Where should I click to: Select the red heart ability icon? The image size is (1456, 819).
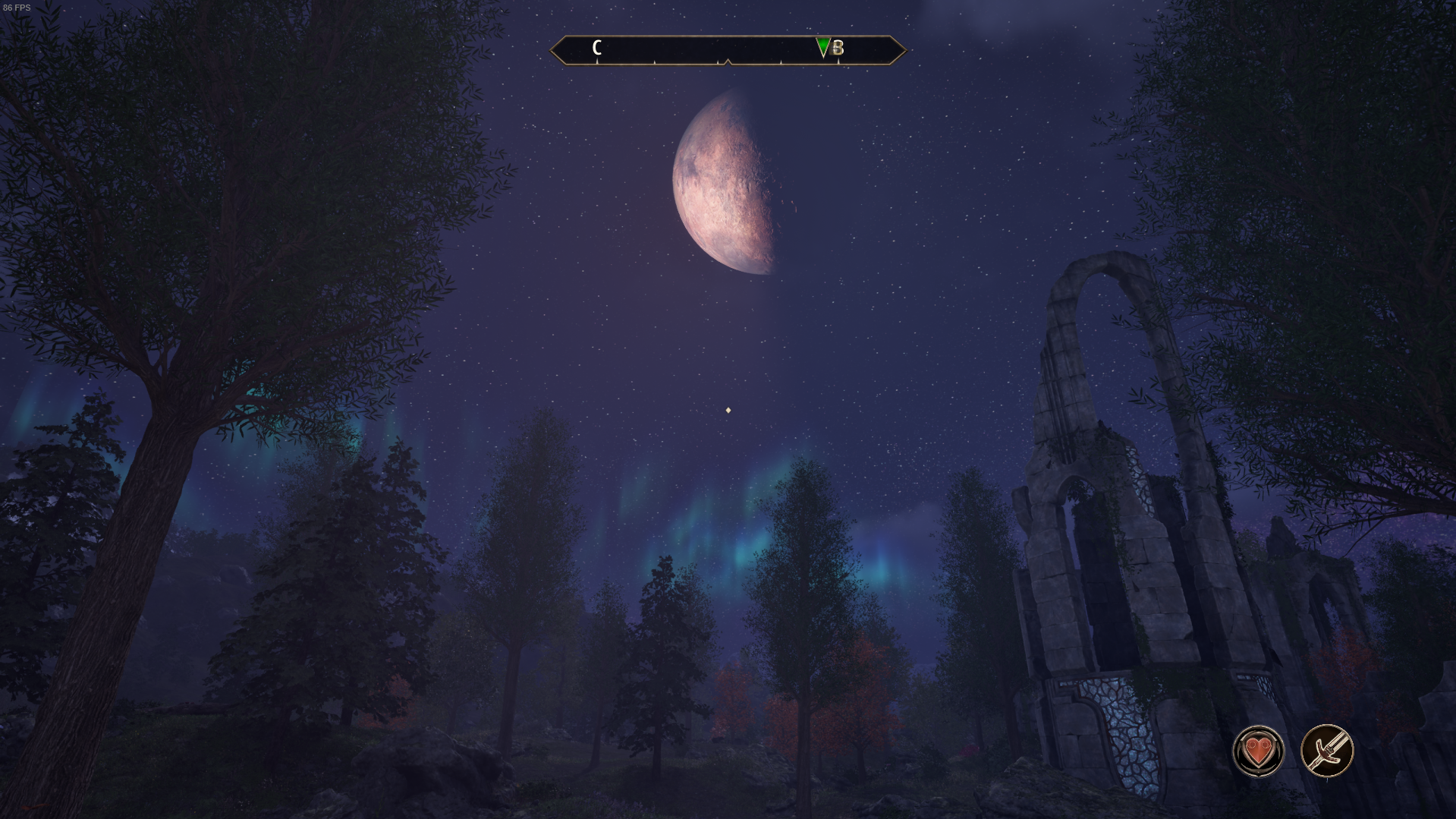click(x=1258, y=751)
